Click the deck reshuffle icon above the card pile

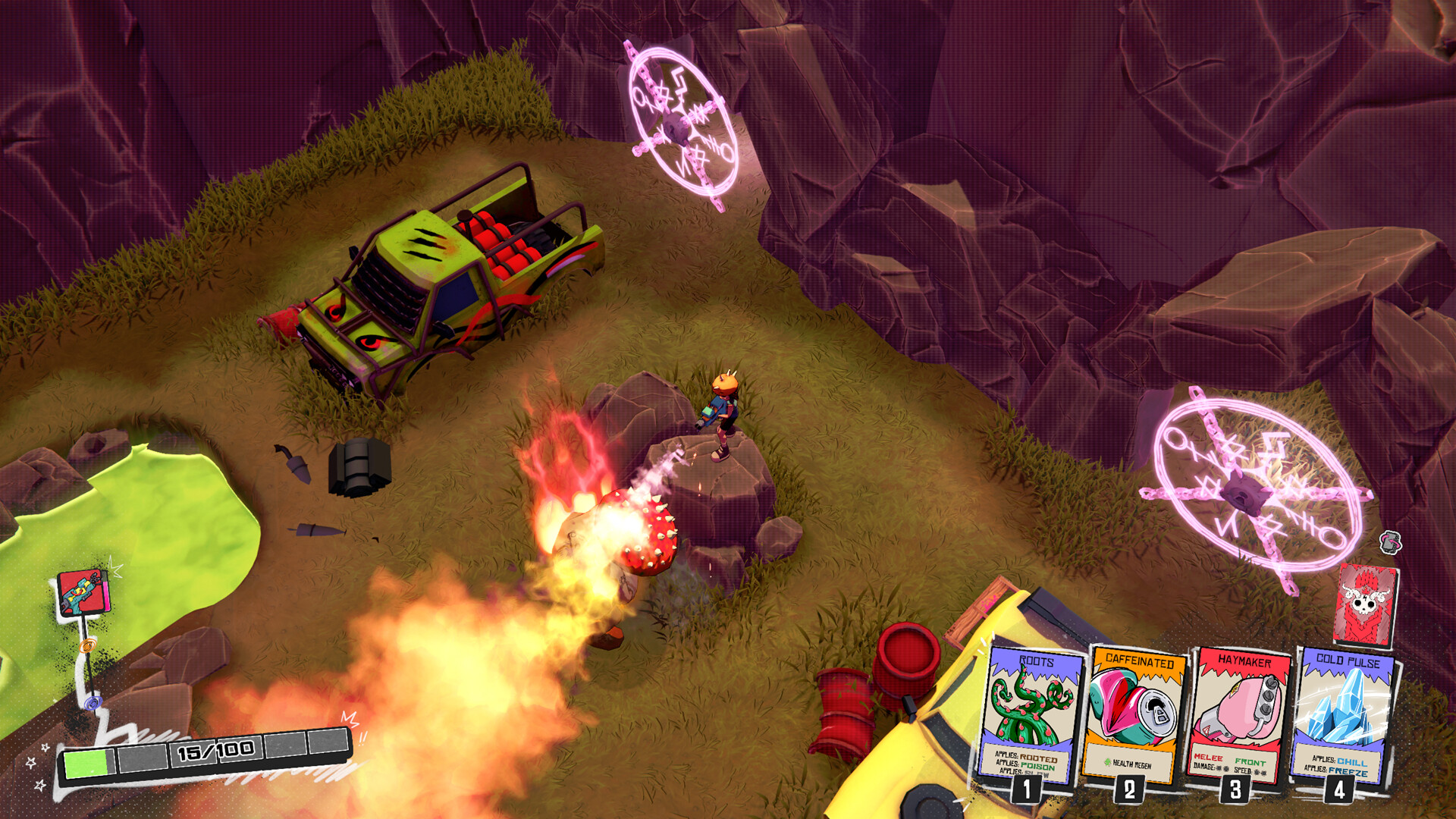(1389, 543)
